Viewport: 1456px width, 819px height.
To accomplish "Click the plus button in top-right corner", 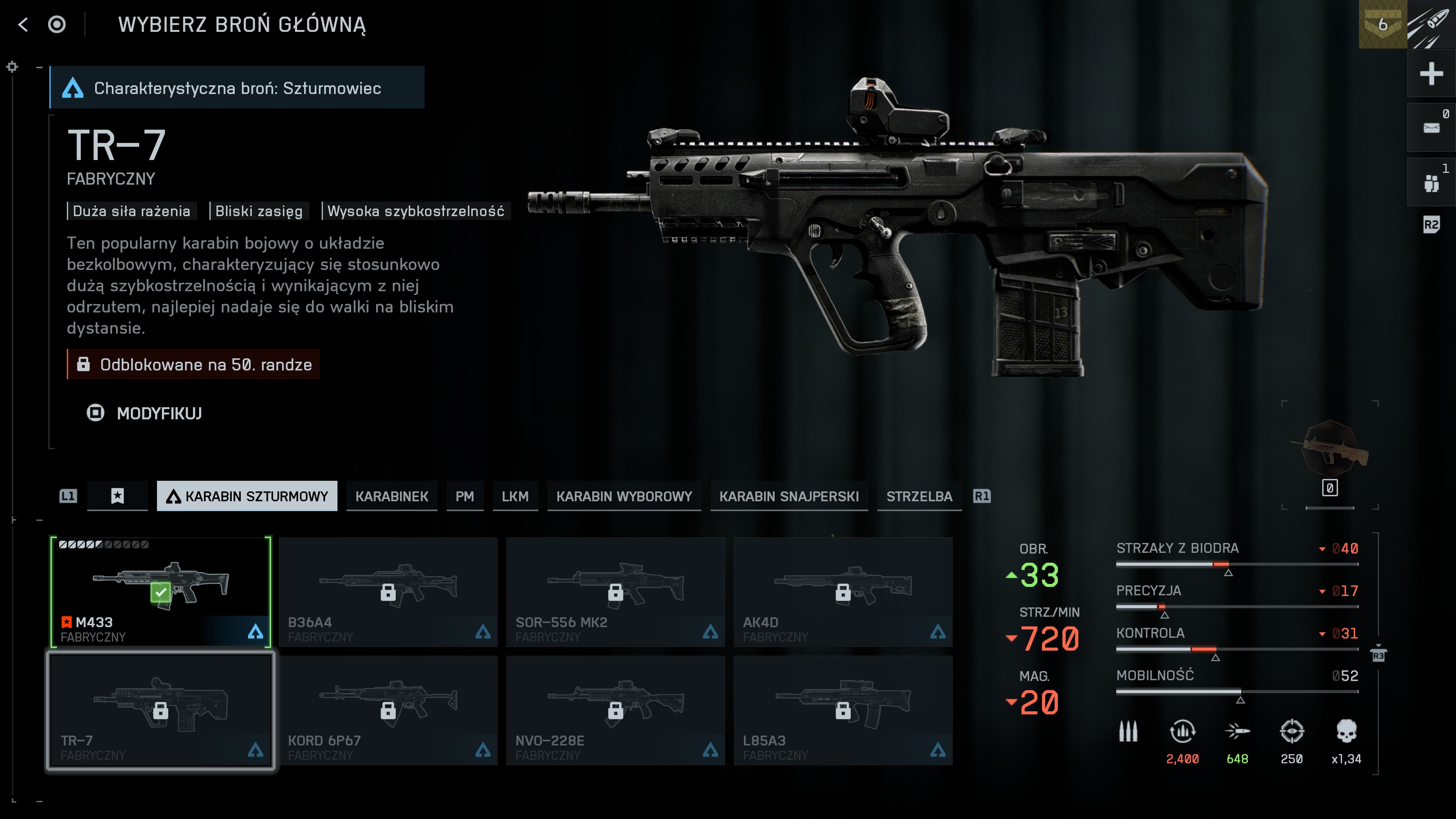I will point(1431,74).
